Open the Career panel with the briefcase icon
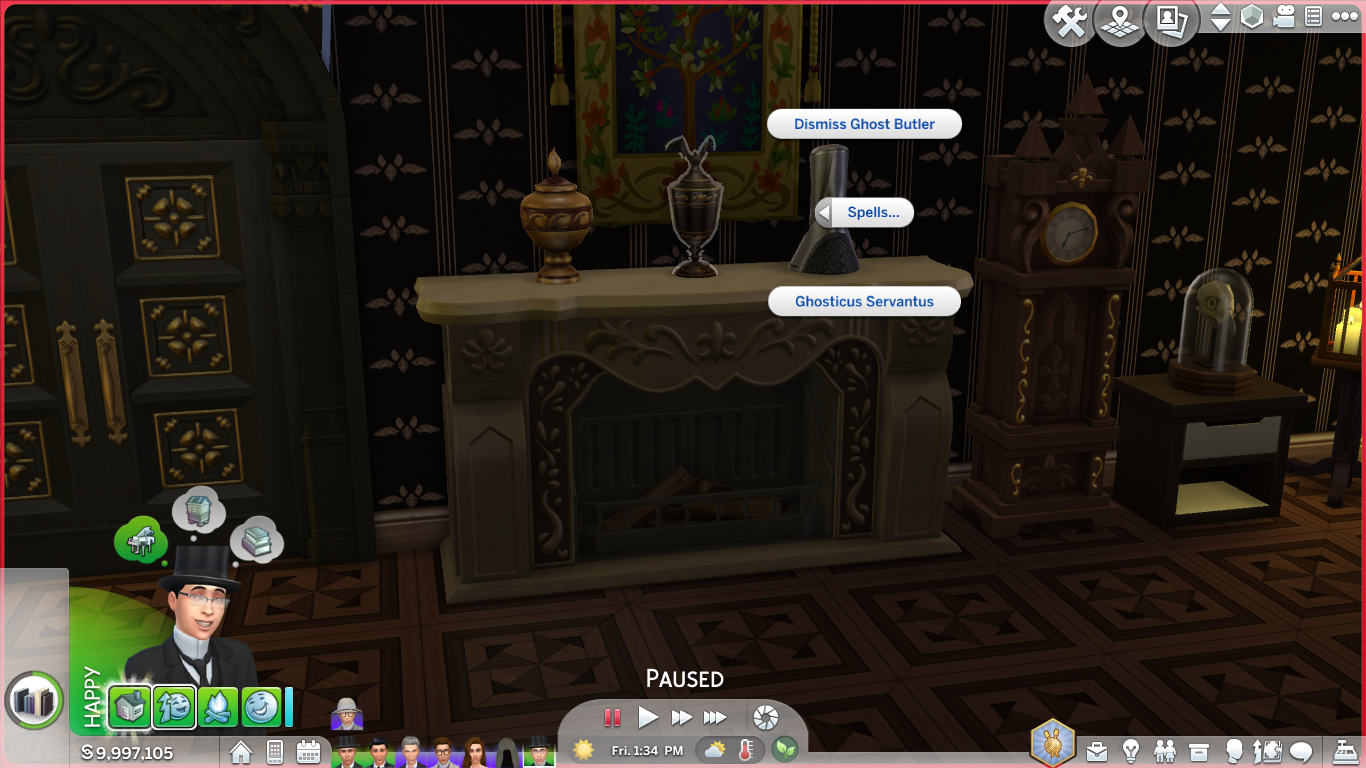1366x768 pixels. tap(1097, 750)
